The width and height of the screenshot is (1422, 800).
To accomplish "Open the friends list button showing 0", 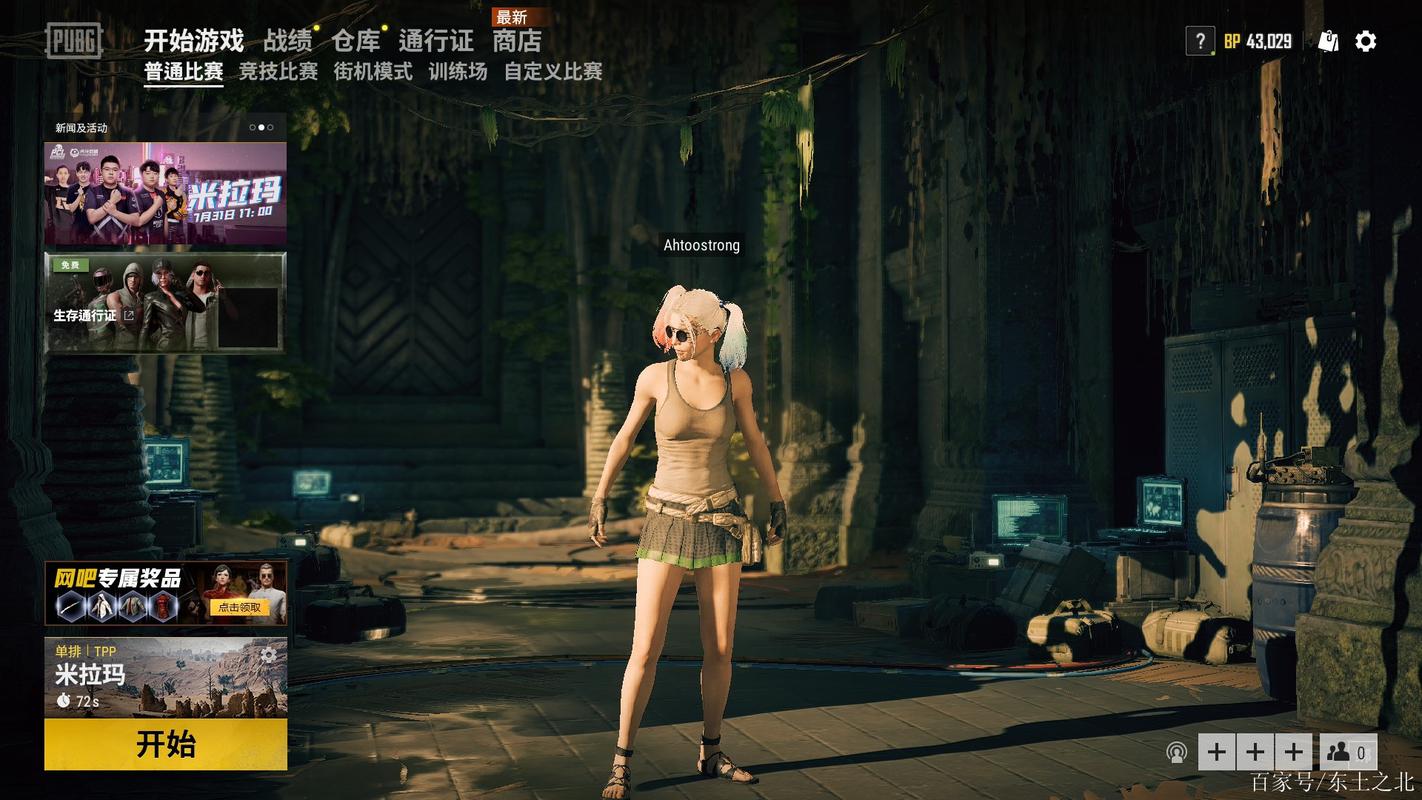I will coord(1348,752).
